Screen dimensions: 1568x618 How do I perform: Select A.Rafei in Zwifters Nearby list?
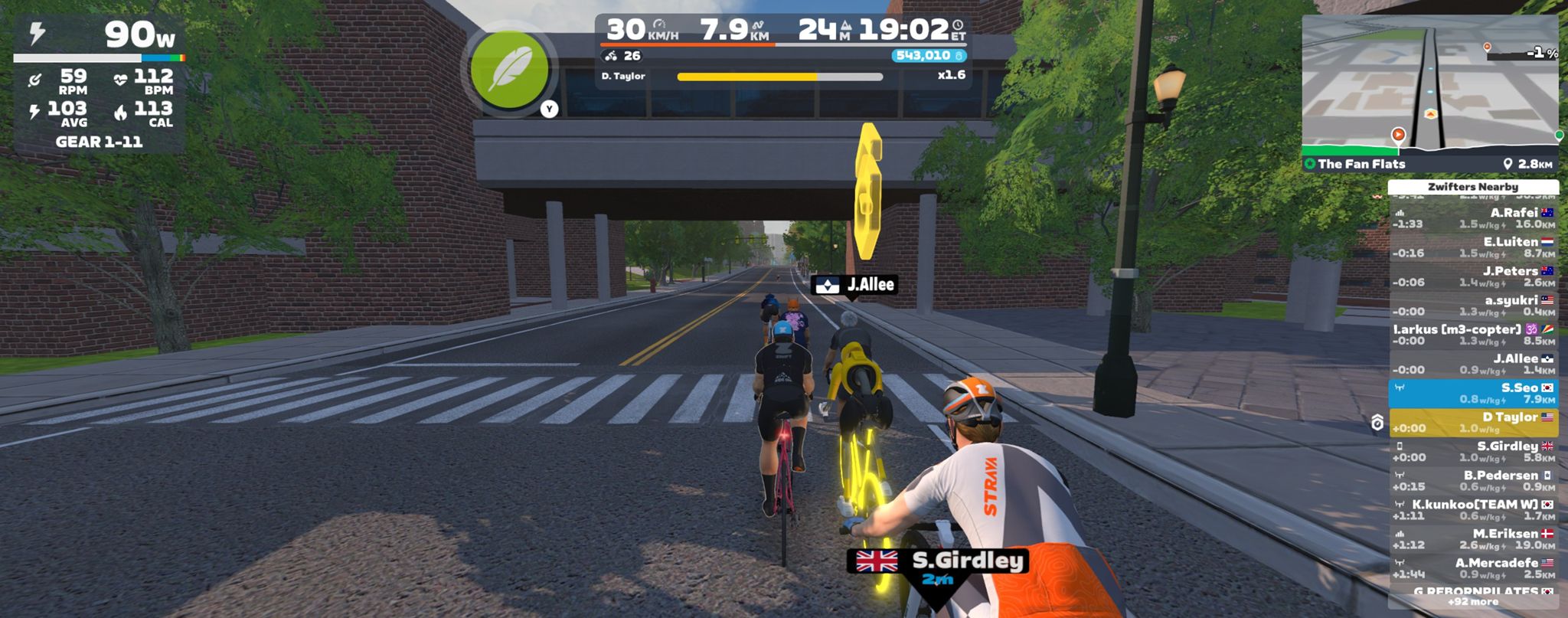[x=1473, y=218]
